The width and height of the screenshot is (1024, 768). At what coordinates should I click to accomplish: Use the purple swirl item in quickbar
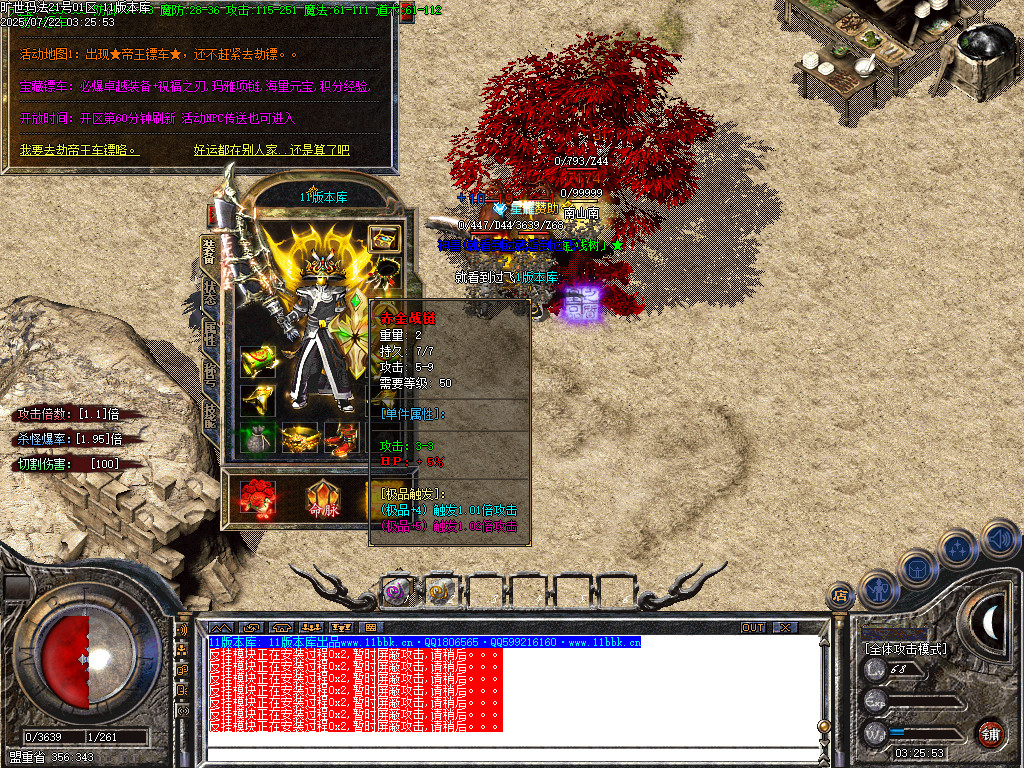[x=397, y=592]
